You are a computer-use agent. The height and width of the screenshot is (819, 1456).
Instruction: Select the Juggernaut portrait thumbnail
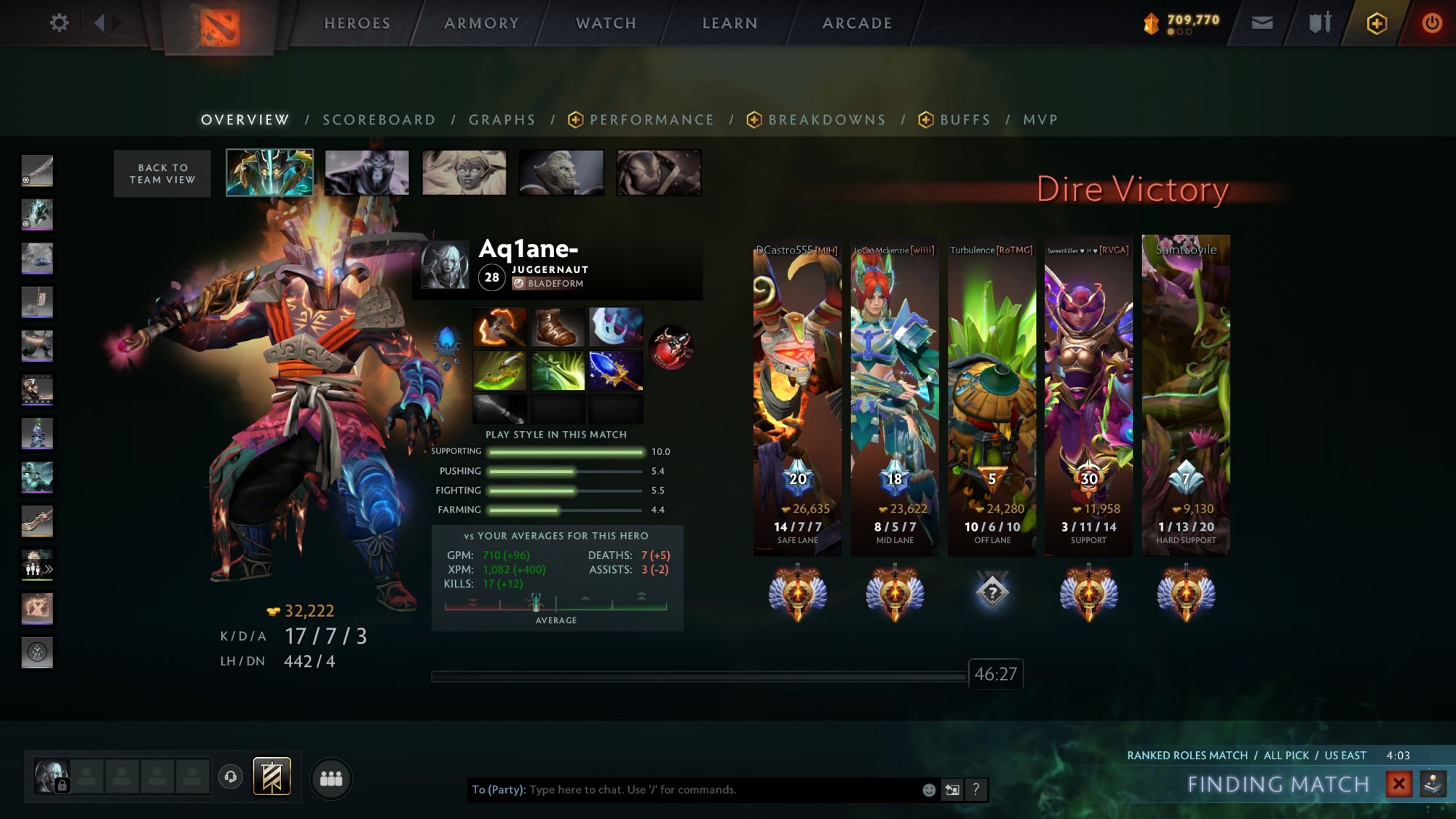[x=269, y=173]
